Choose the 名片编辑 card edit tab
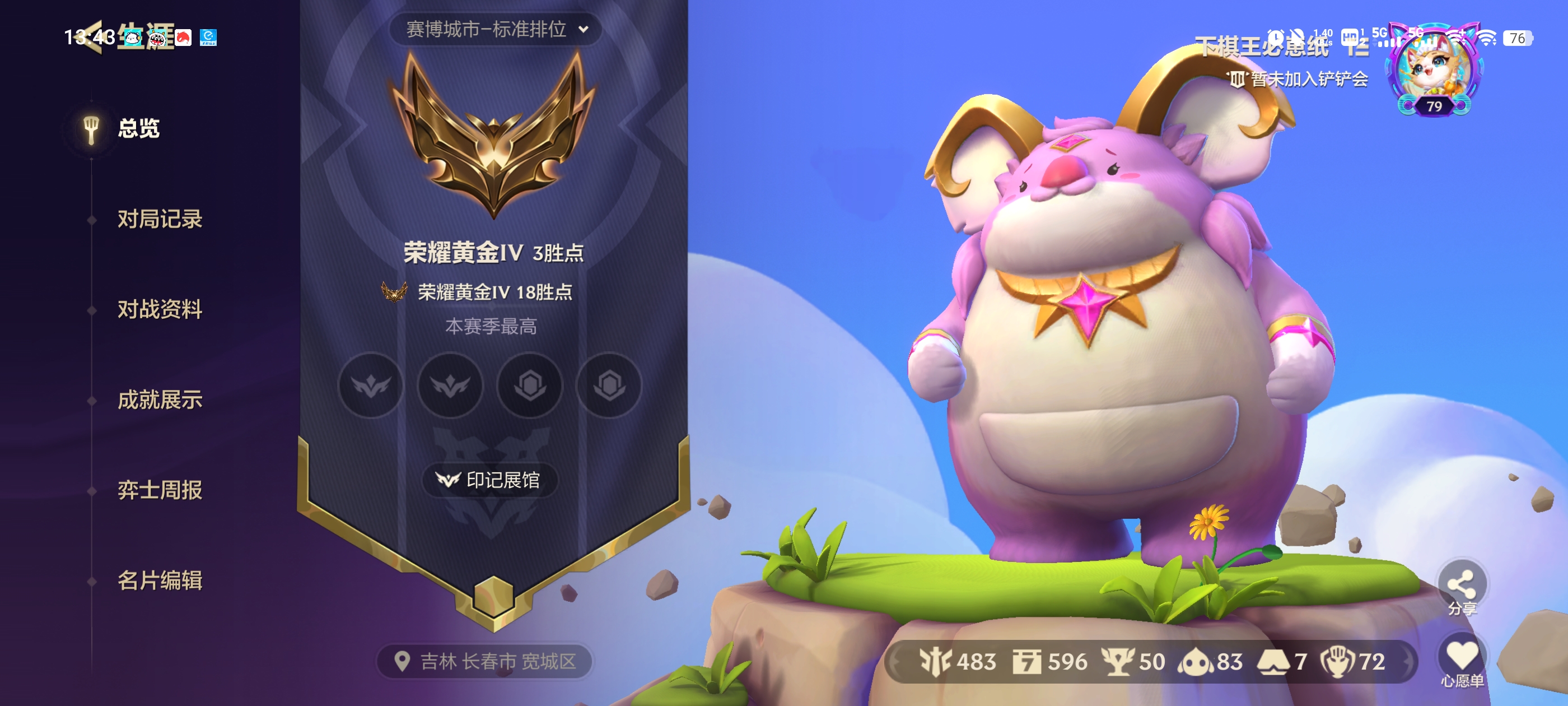This screenshot has height=706, width=1568. point(160,580)
